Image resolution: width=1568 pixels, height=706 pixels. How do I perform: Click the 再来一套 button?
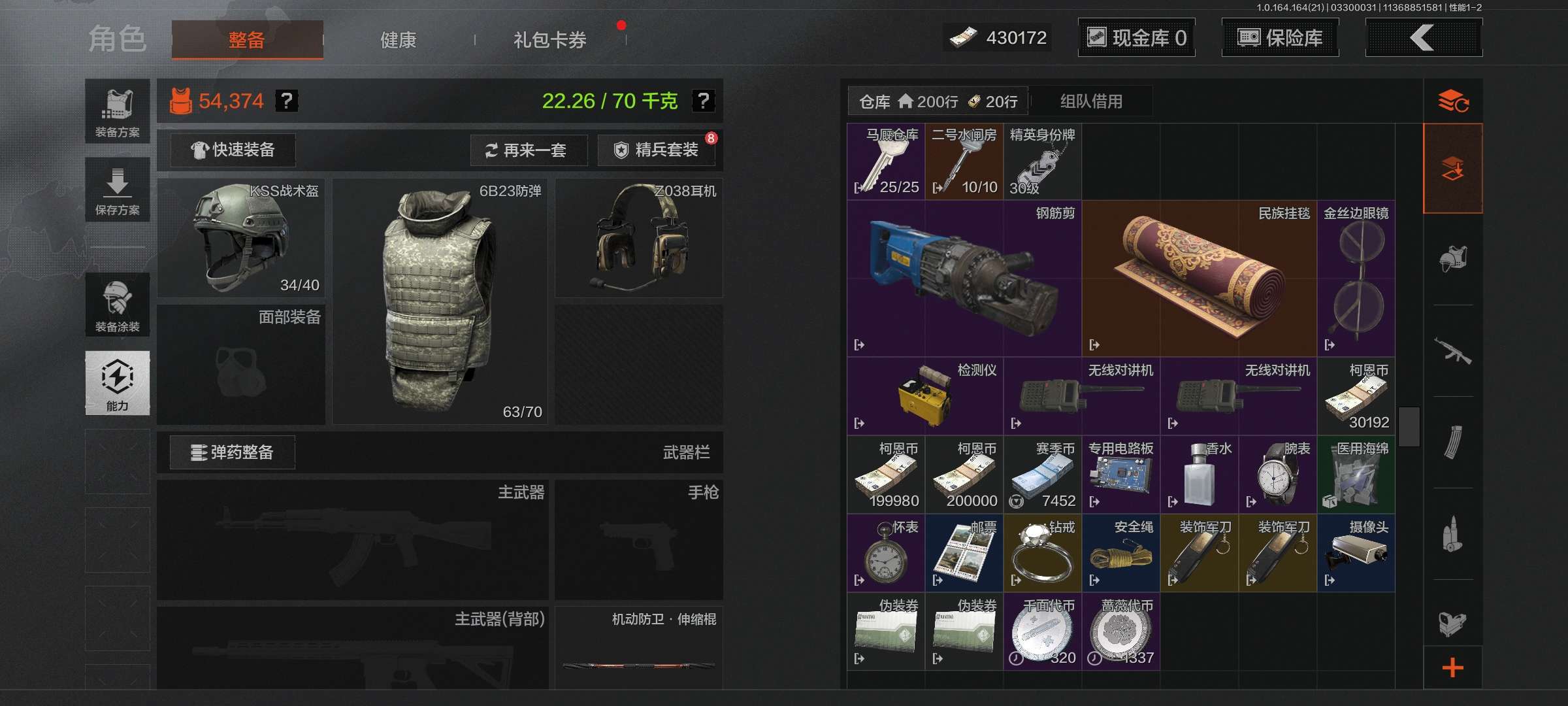(x=528, y=150)
